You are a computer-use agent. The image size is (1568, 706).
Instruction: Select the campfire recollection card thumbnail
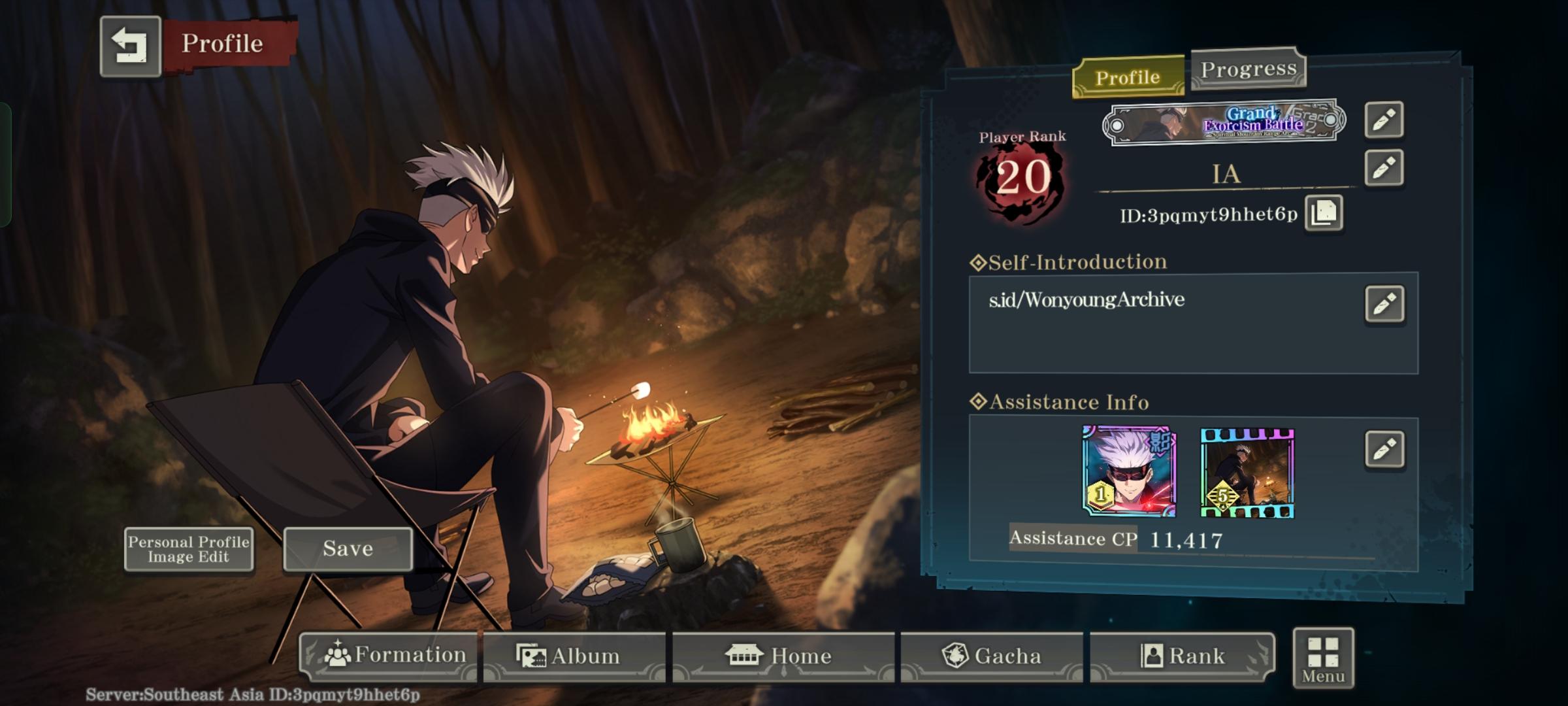[x=1247, y=473]
